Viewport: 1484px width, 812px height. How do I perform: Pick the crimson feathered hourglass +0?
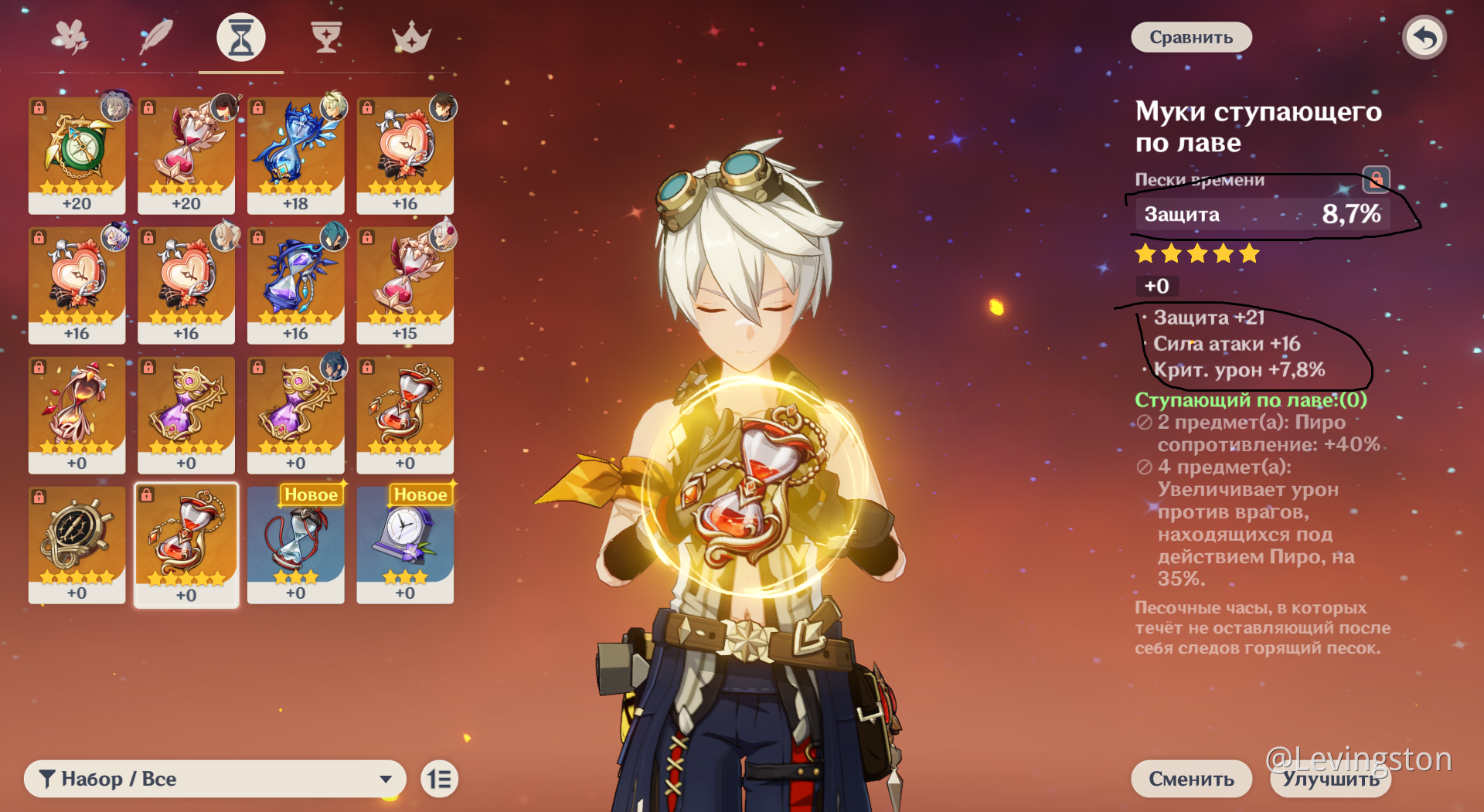coord(77,414)
